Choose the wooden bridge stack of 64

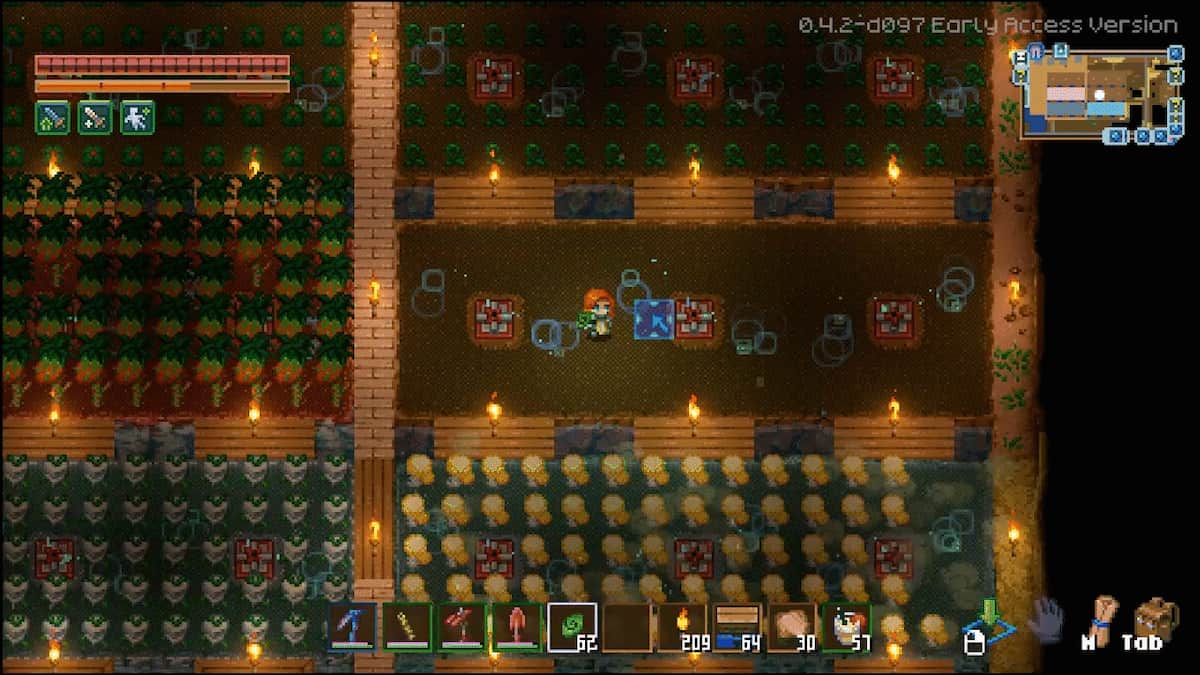point(736,627)
